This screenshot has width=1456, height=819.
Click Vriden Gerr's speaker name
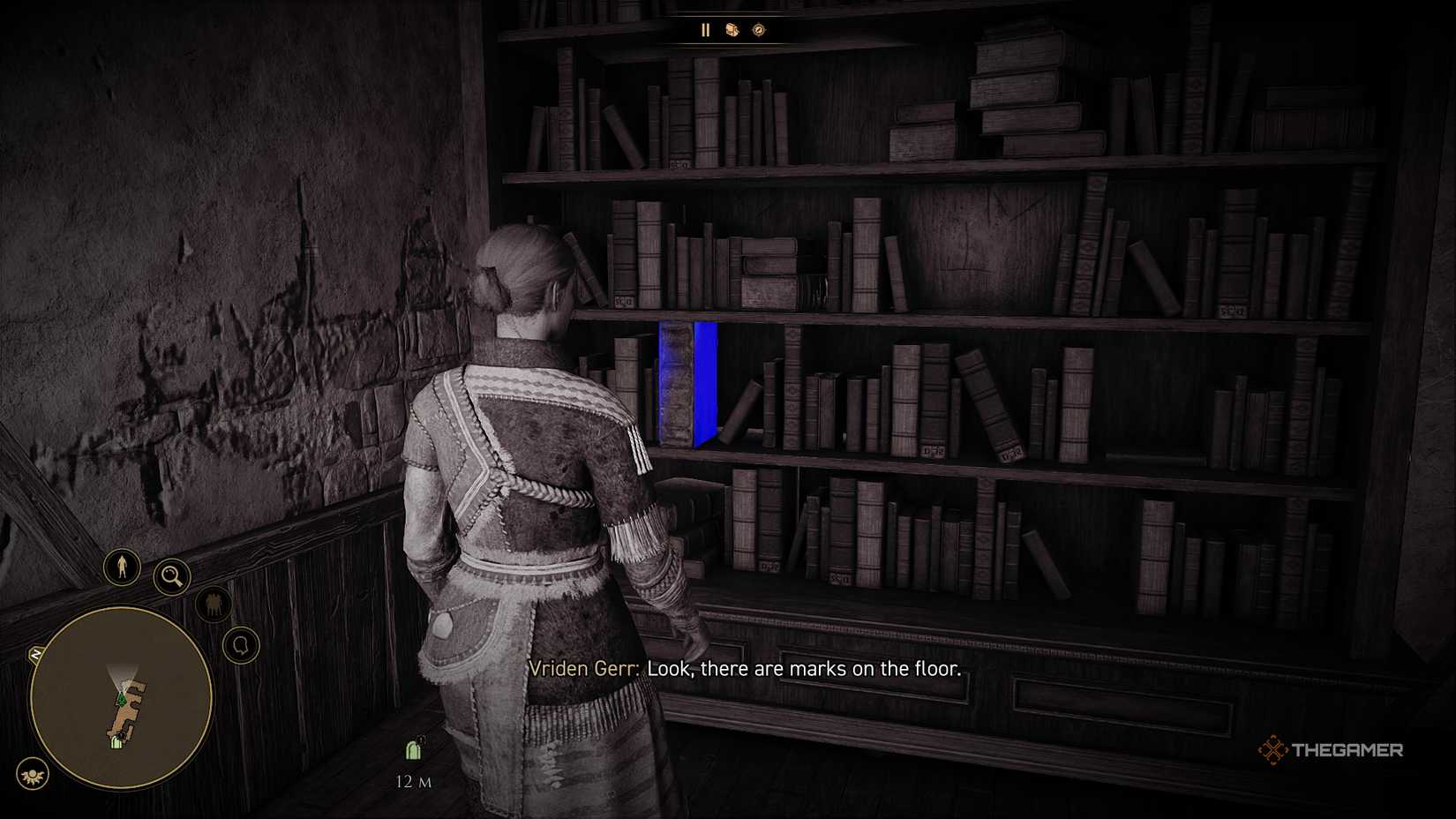coord(583,669)
